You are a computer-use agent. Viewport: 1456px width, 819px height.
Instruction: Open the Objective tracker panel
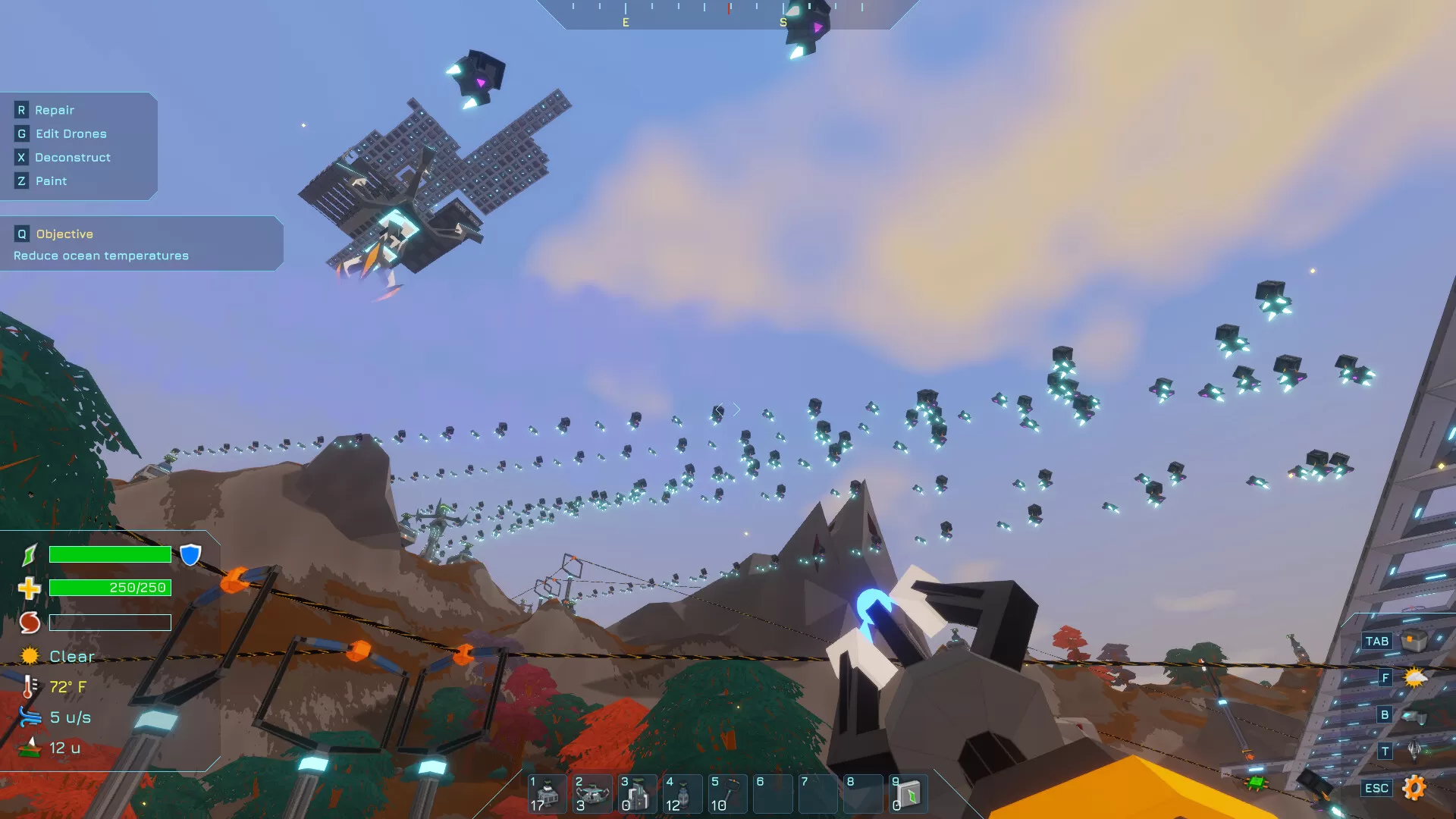(64, 234)
